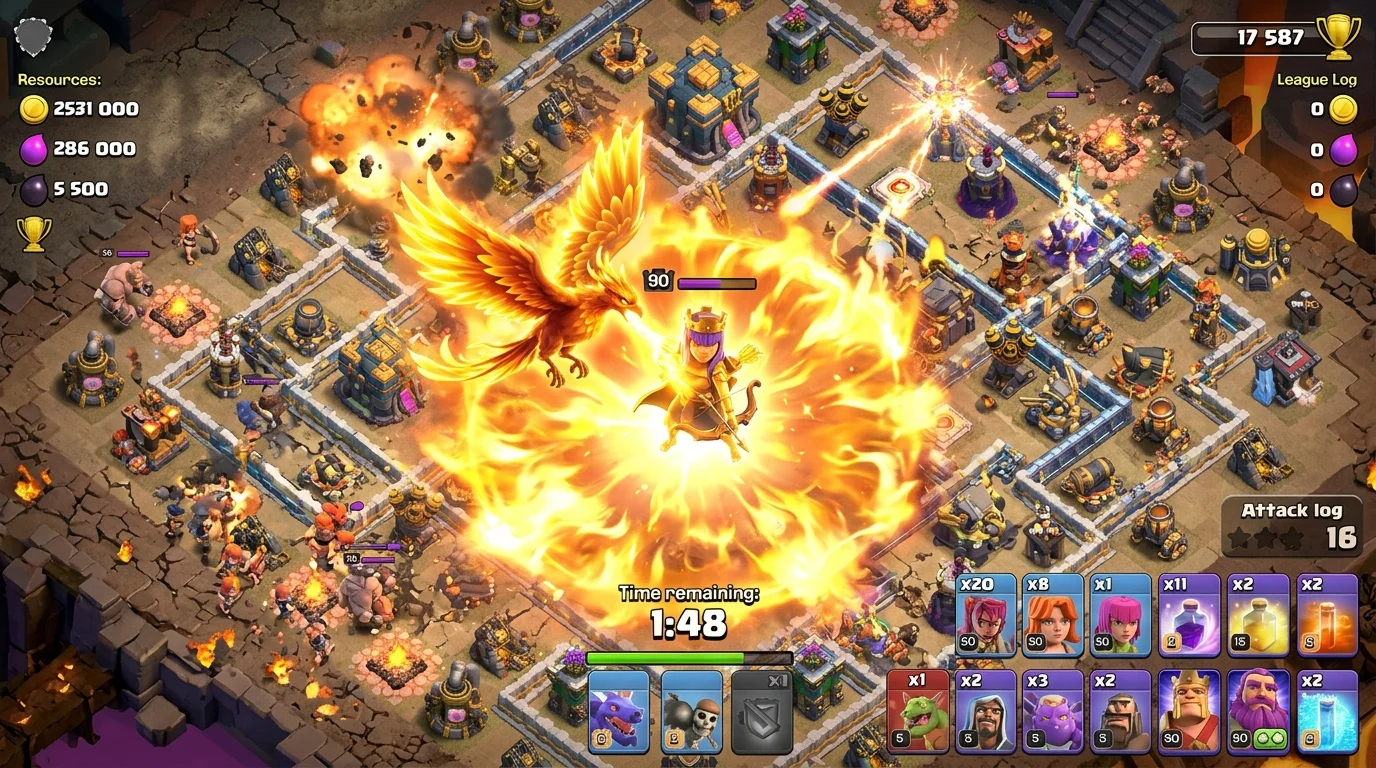Select the x11 Rage Spell
This screenshot has height=768, width=1376.
(x=1191, y=615)
